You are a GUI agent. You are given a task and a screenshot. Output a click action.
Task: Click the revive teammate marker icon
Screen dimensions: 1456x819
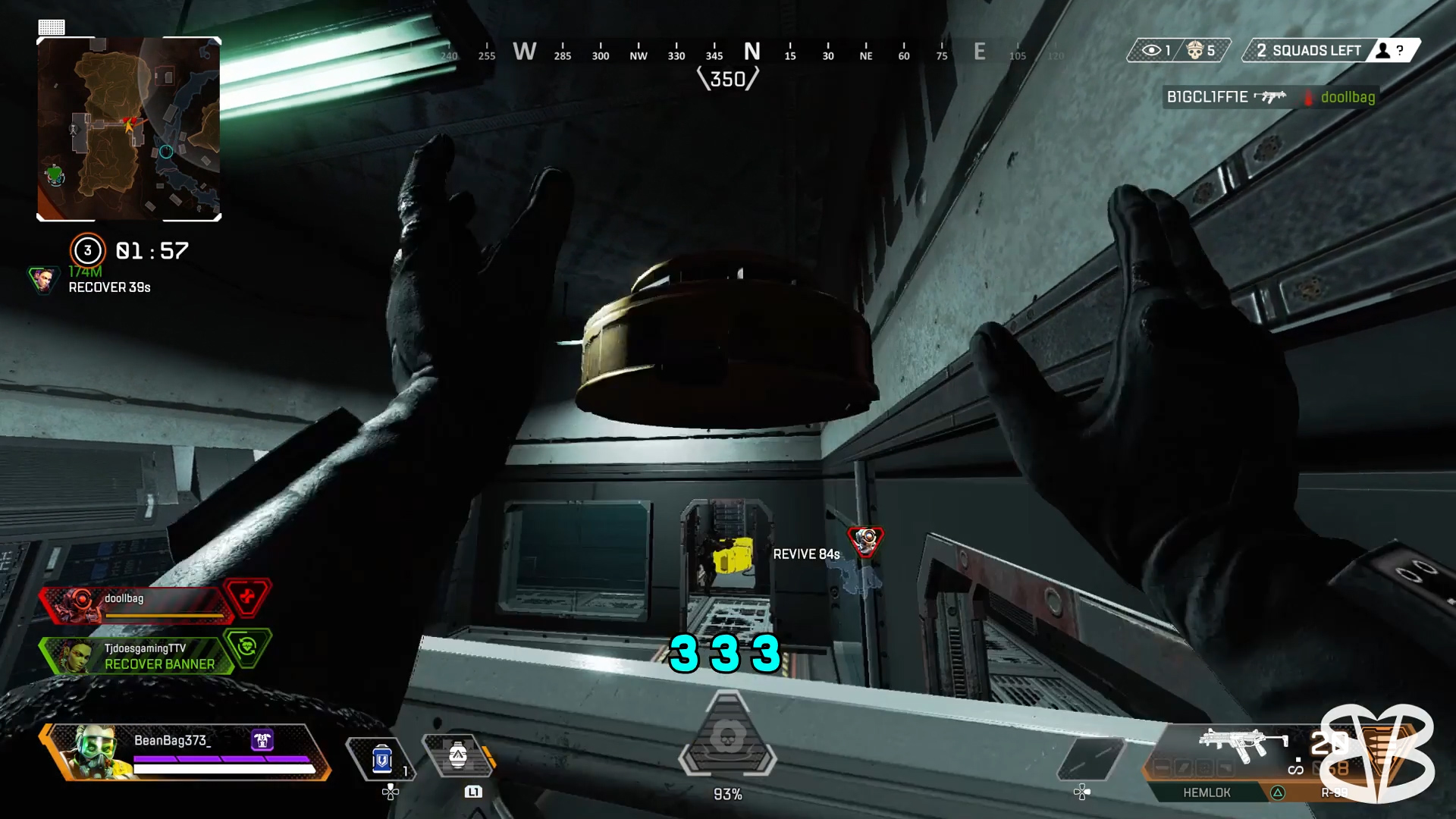click(x=864, y=541)
